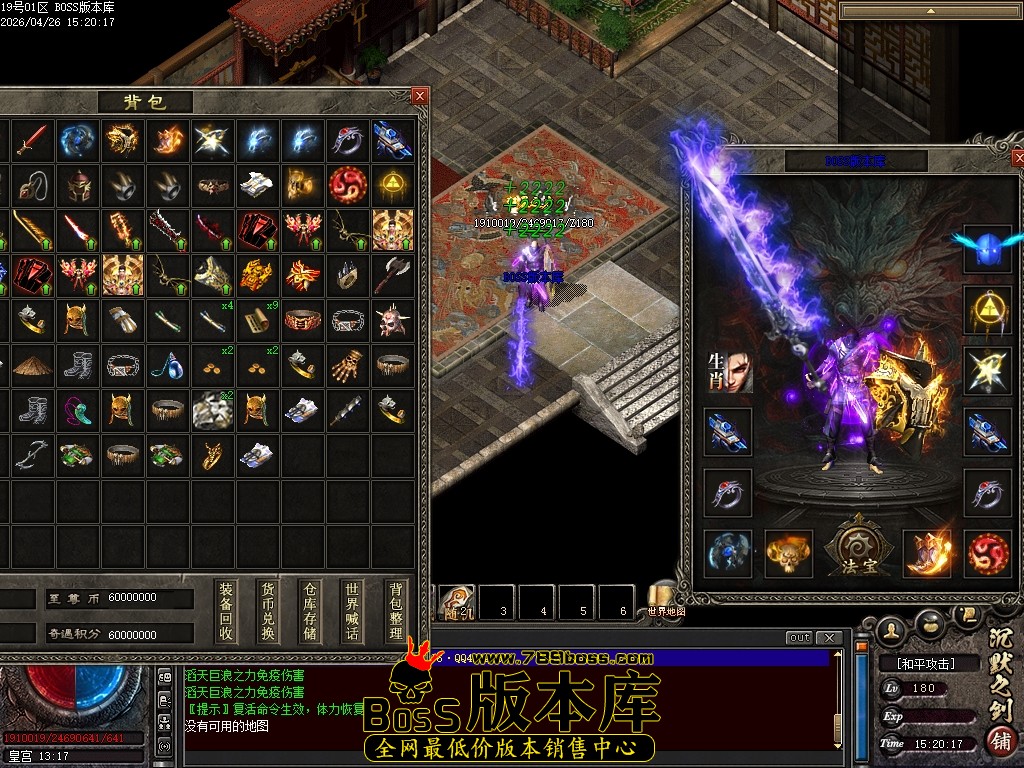Image resolution: width=1024 pixels, height=768 pixels.
Task: Select the straw hat item in backpack
Action: 33,365
